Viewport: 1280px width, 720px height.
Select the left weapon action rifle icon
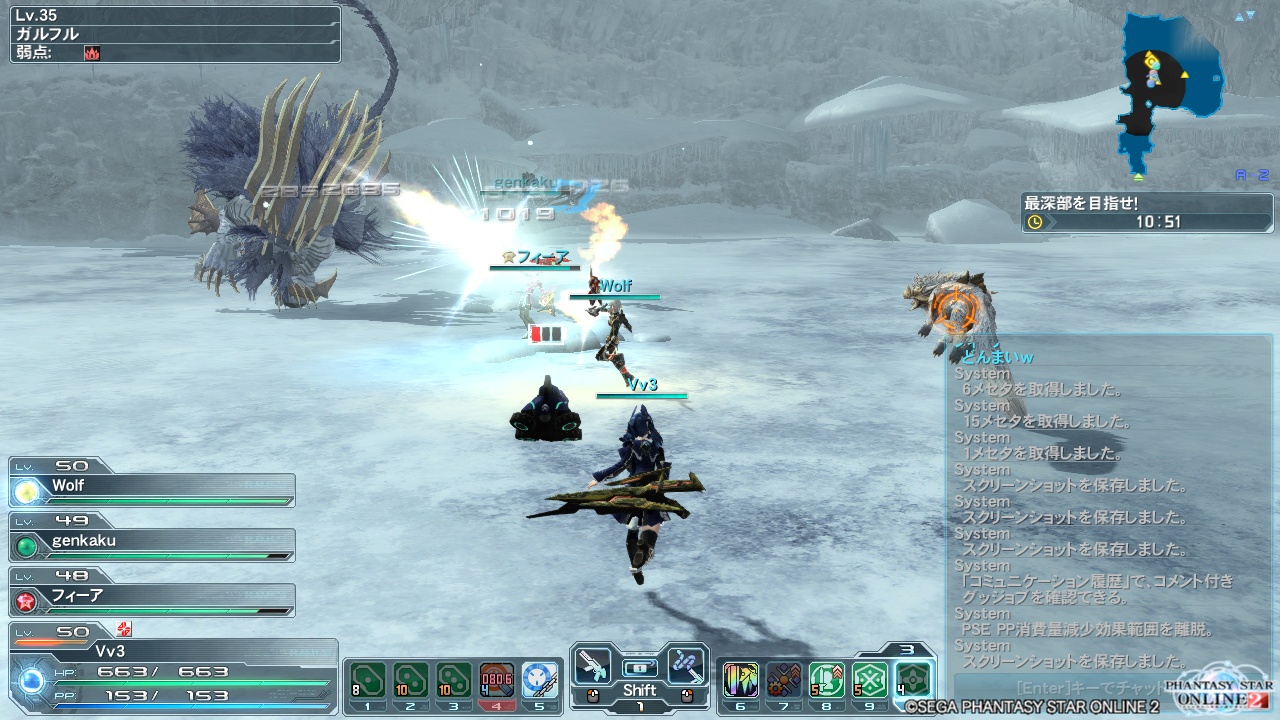point(593,666)
